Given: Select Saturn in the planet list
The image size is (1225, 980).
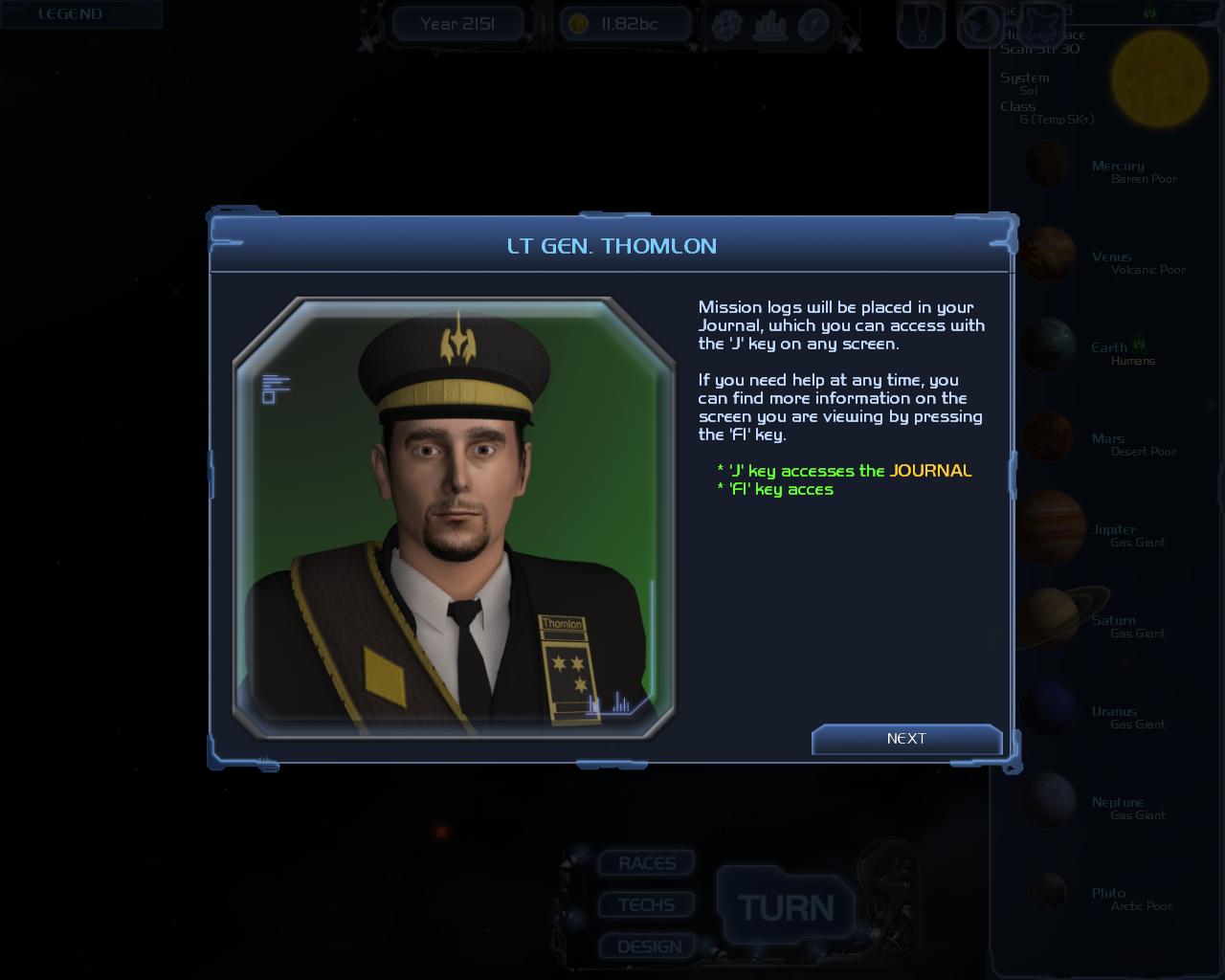Looking at the screenshot, I should coord(1049,619).
